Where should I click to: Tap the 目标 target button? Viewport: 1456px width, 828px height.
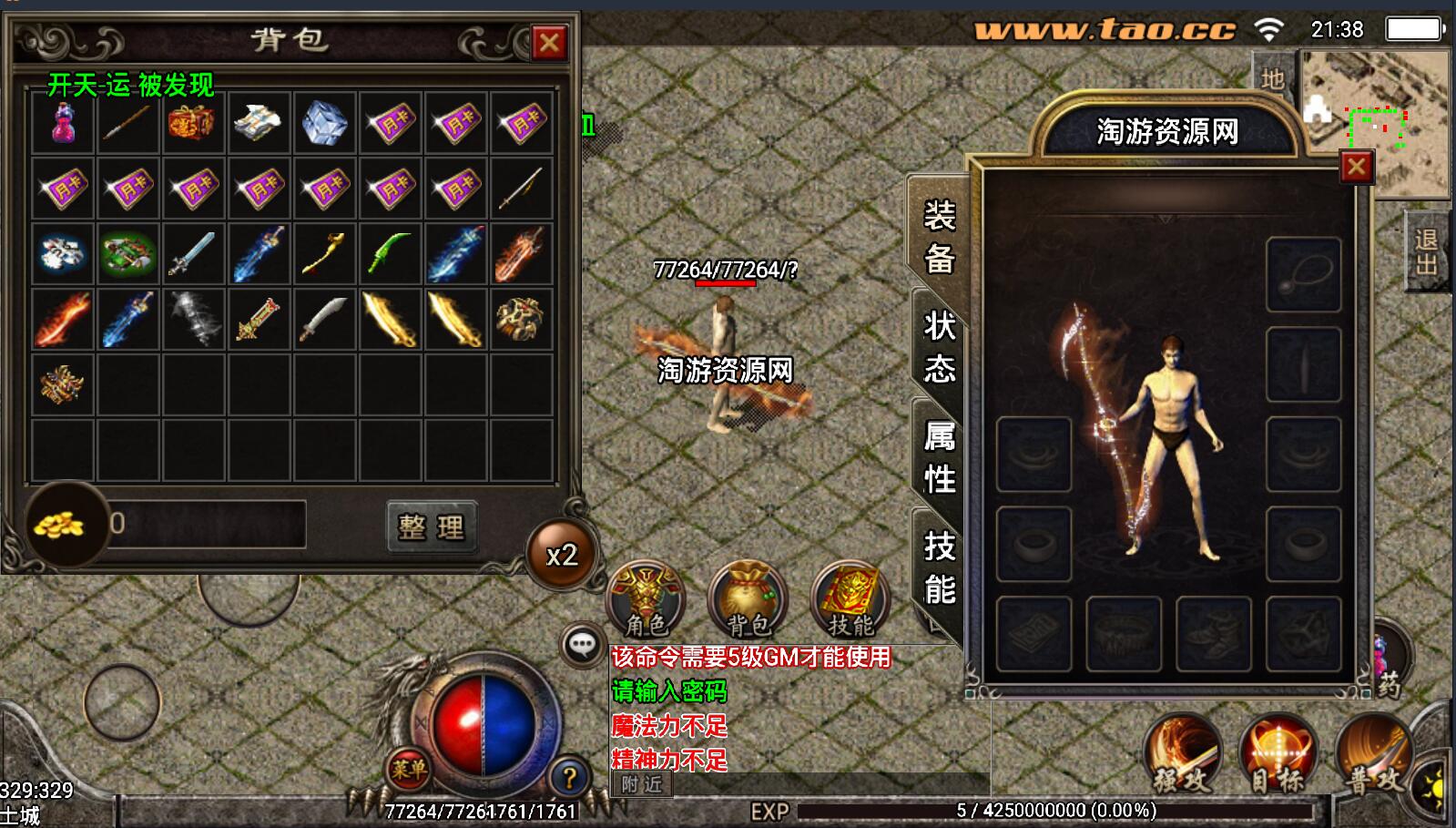click(x=1278, y=755)
